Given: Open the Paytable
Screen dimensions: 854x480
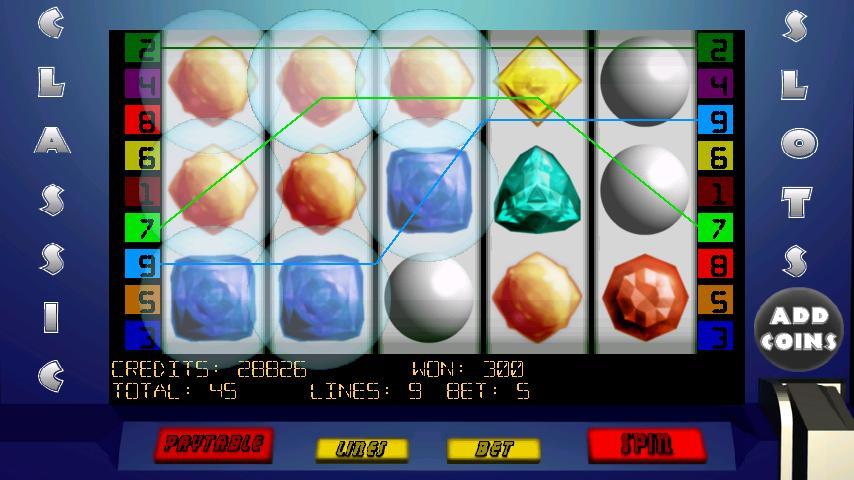Looking at the screenshot, I should click(x=214, y=443).
